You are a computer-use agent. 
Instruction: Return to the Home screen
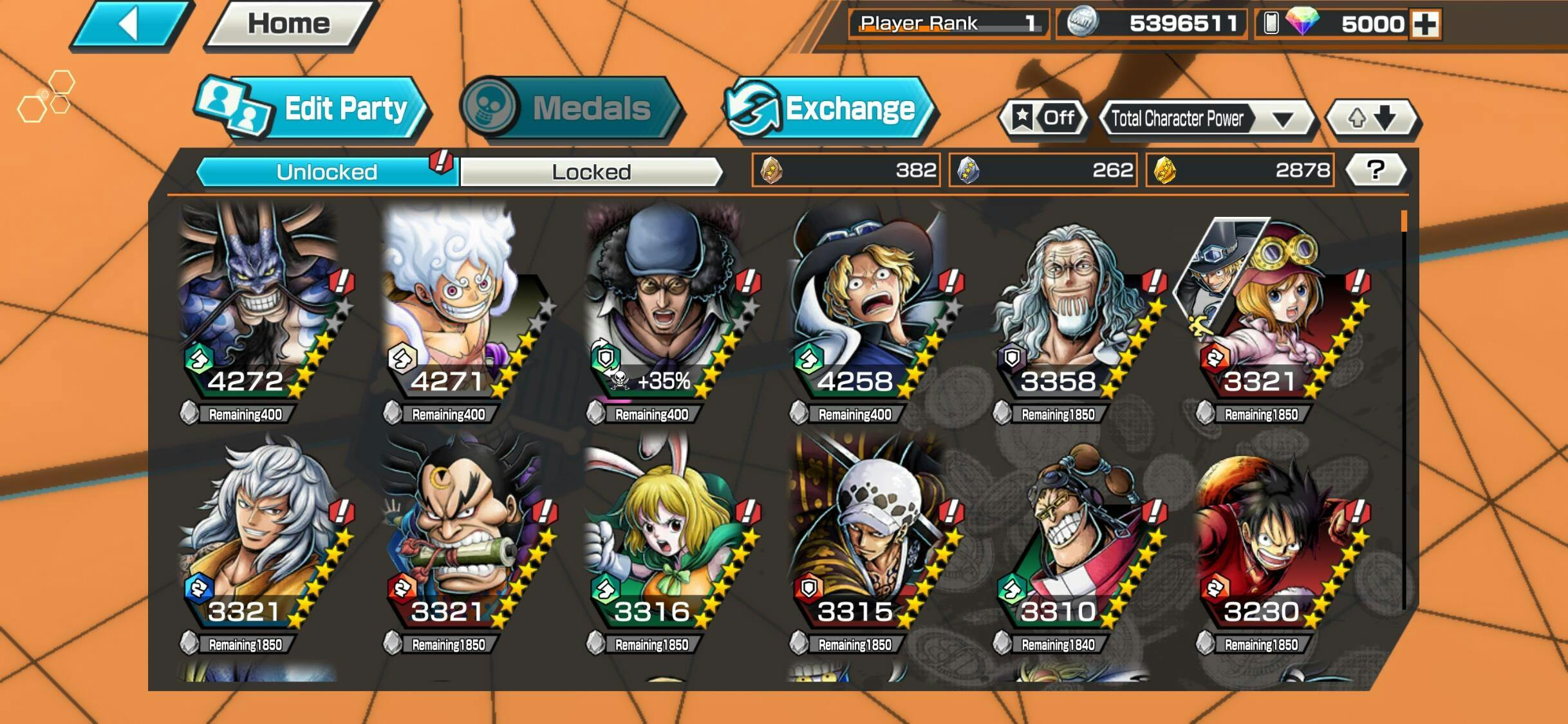pyautogui.click(x=289, y=24)
